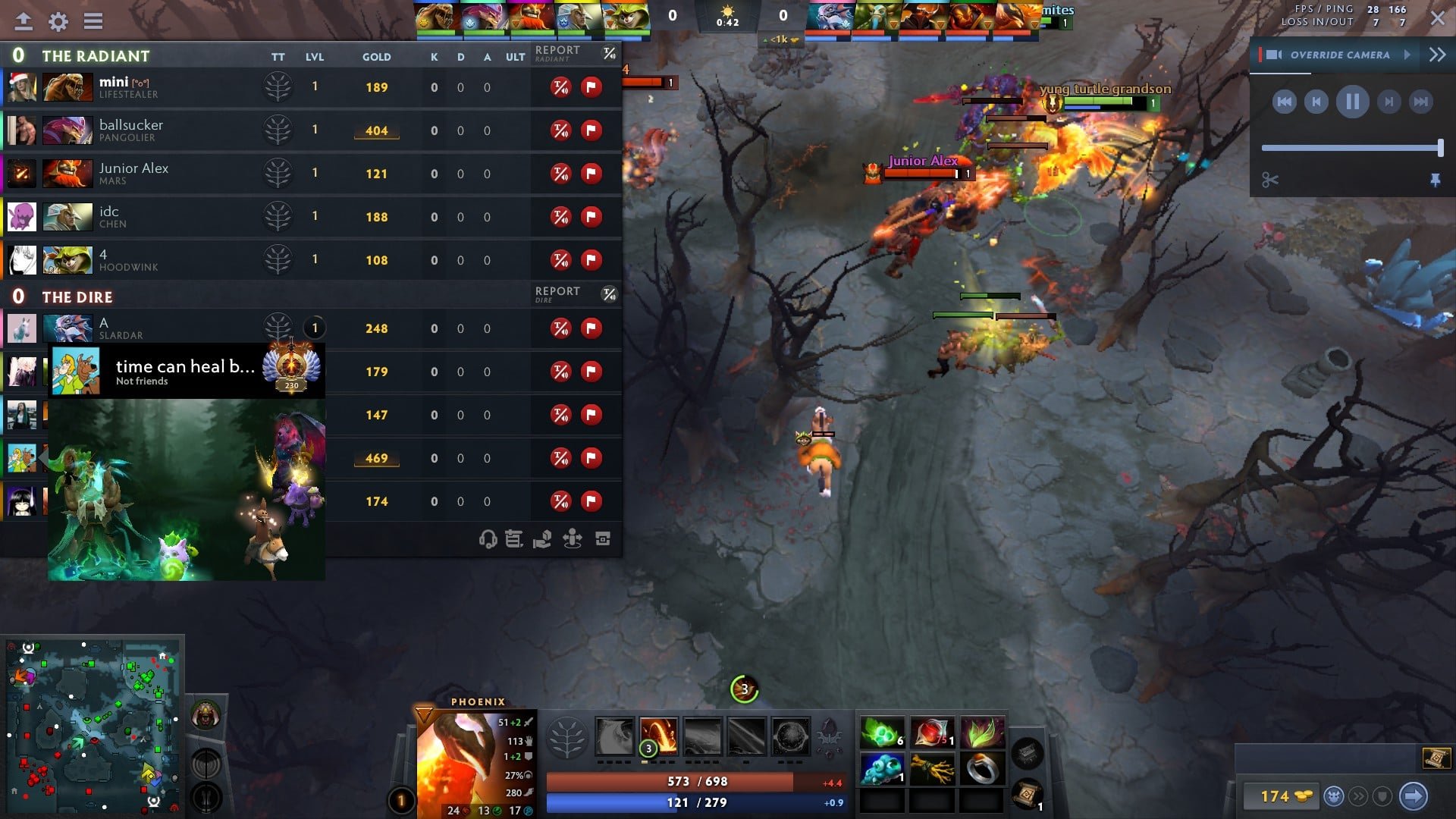Close the replay with the X button
Image resolution: width=1456 pixels, height=819 pixels.
(1437, 18)
